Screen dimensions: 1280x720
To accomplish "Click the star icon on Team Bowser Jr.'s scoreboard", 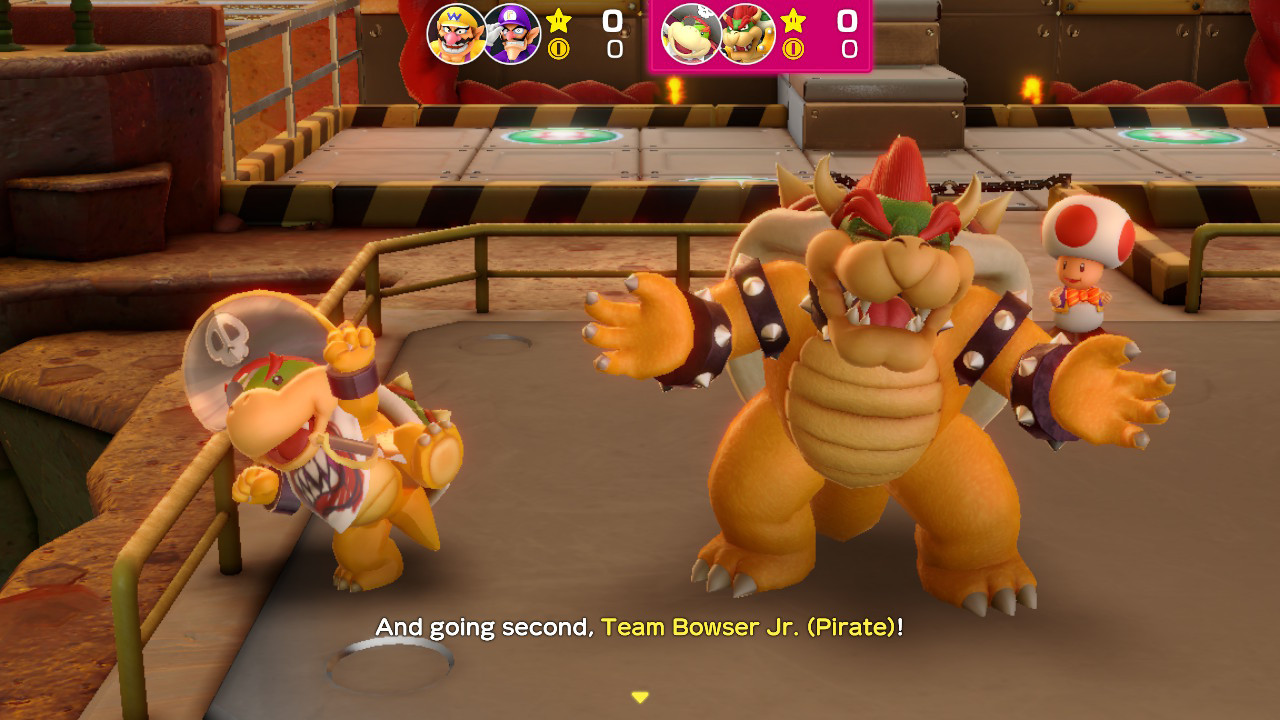I will [x=794, y=21].
